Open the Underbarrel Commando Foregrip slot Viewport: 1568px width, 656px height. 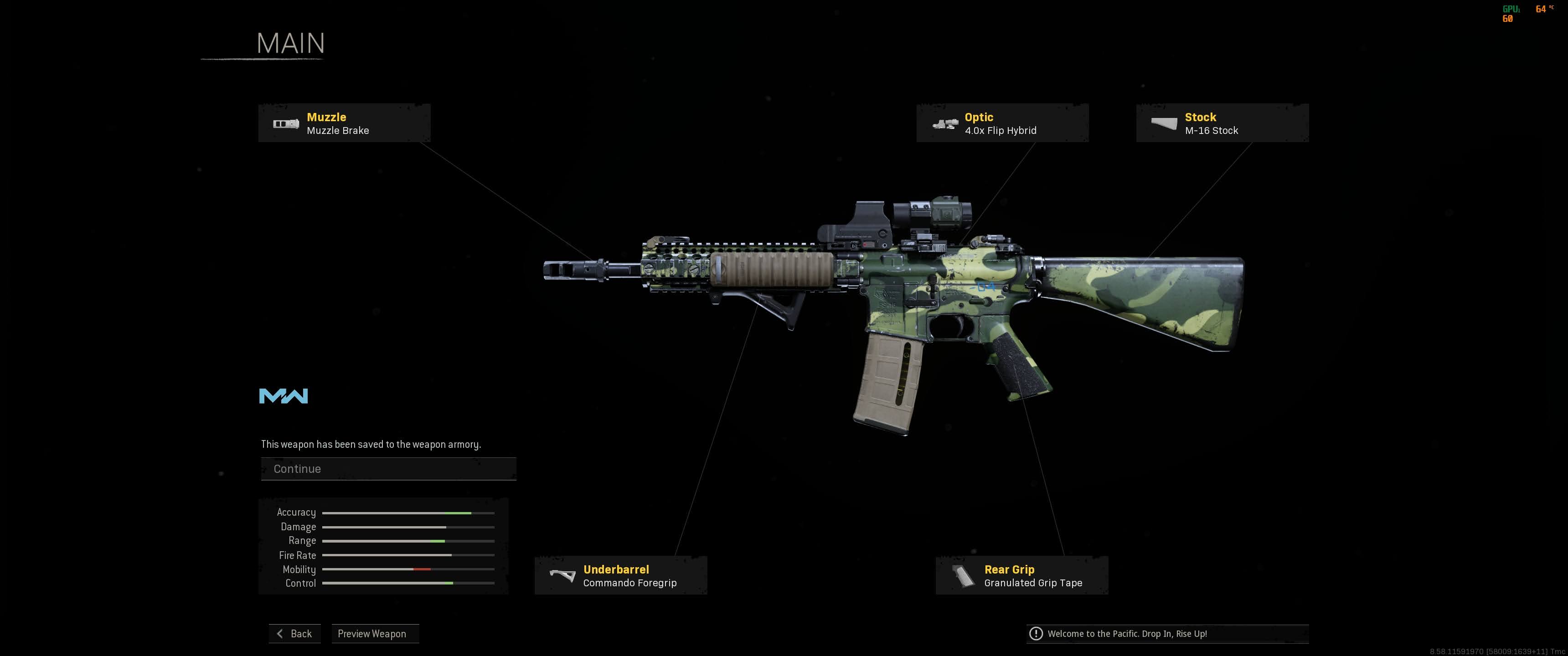(620, 576)
